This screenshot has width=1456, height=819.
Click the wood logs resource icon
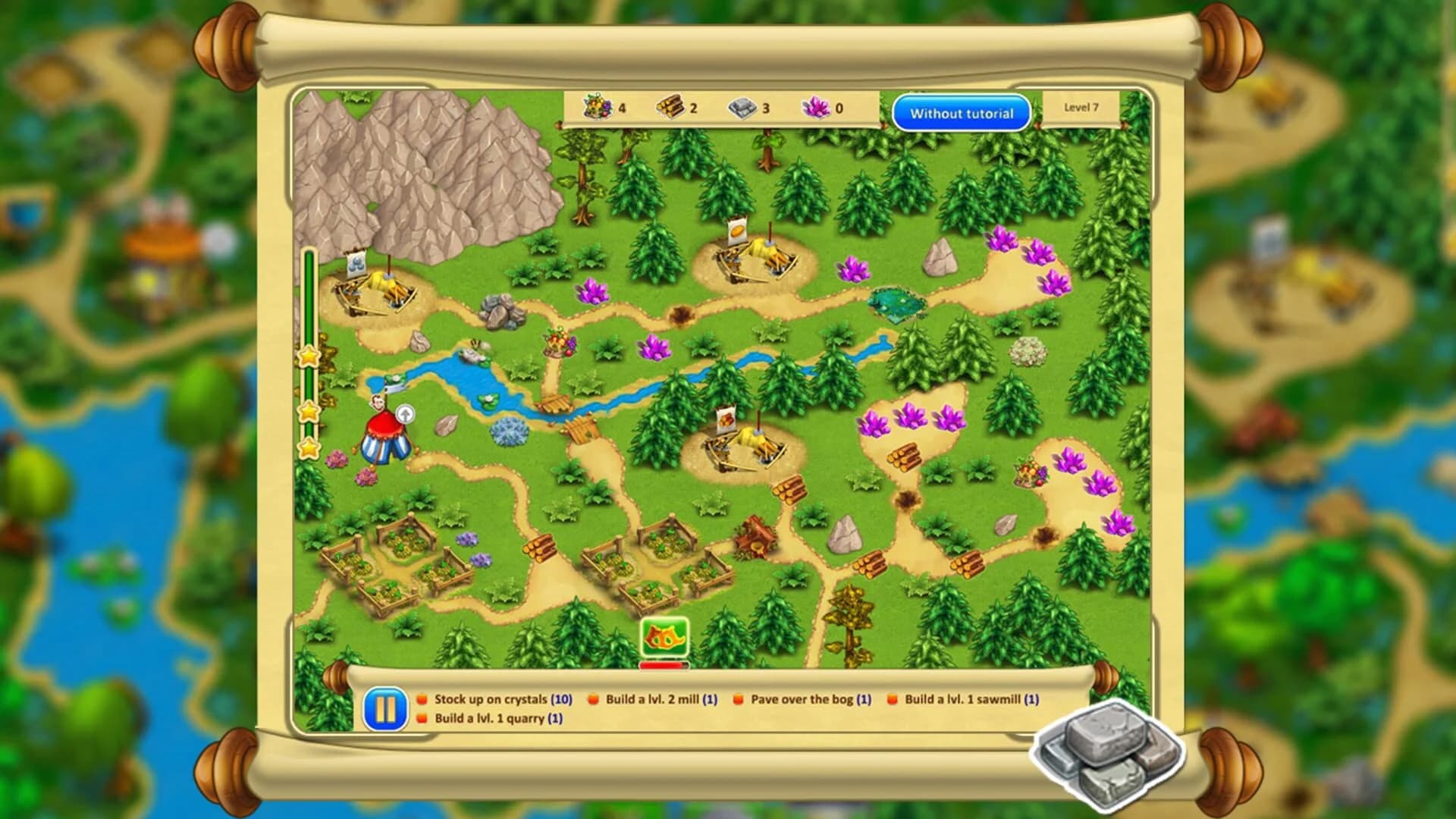pos(670,108)
